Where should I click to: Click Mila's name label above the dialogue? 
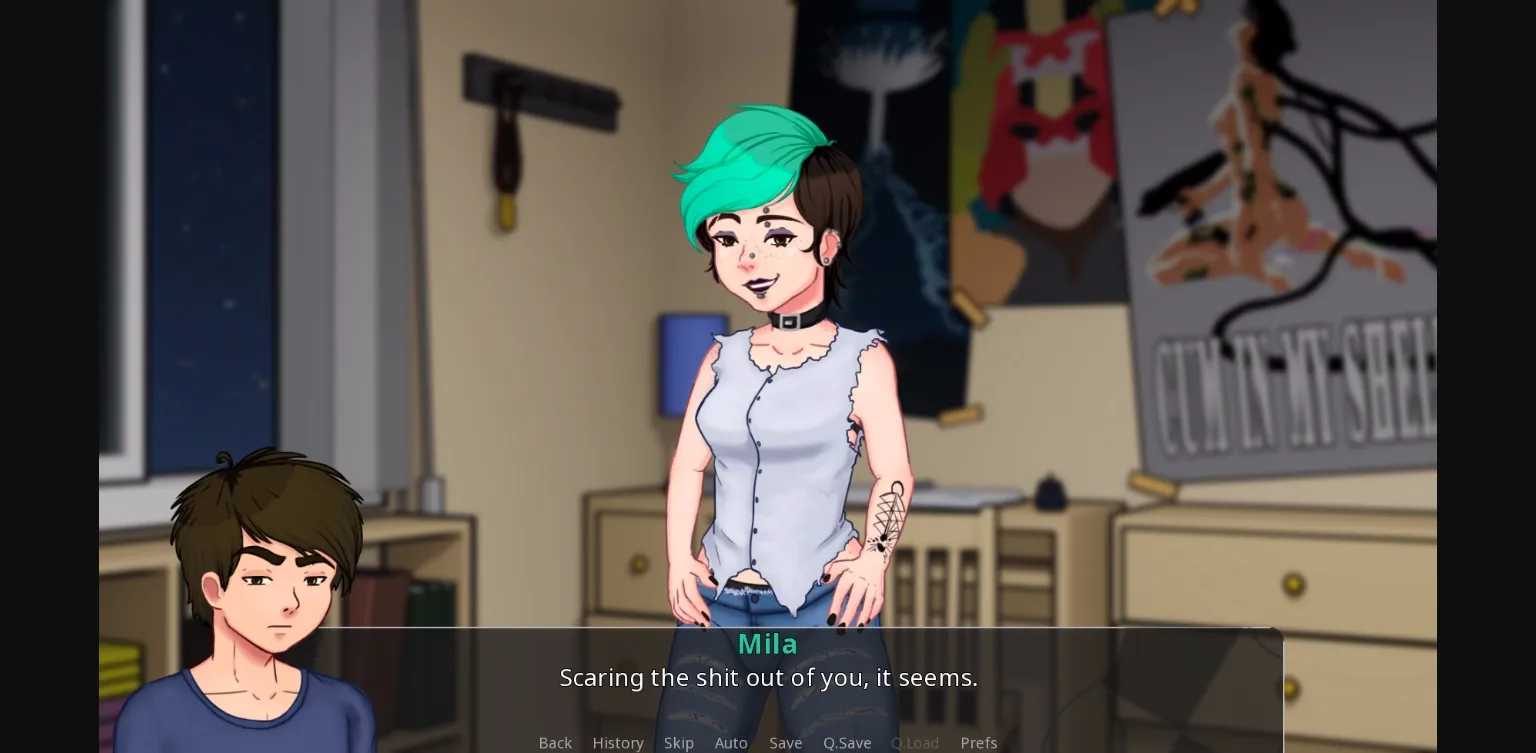[x=767, y=644]
